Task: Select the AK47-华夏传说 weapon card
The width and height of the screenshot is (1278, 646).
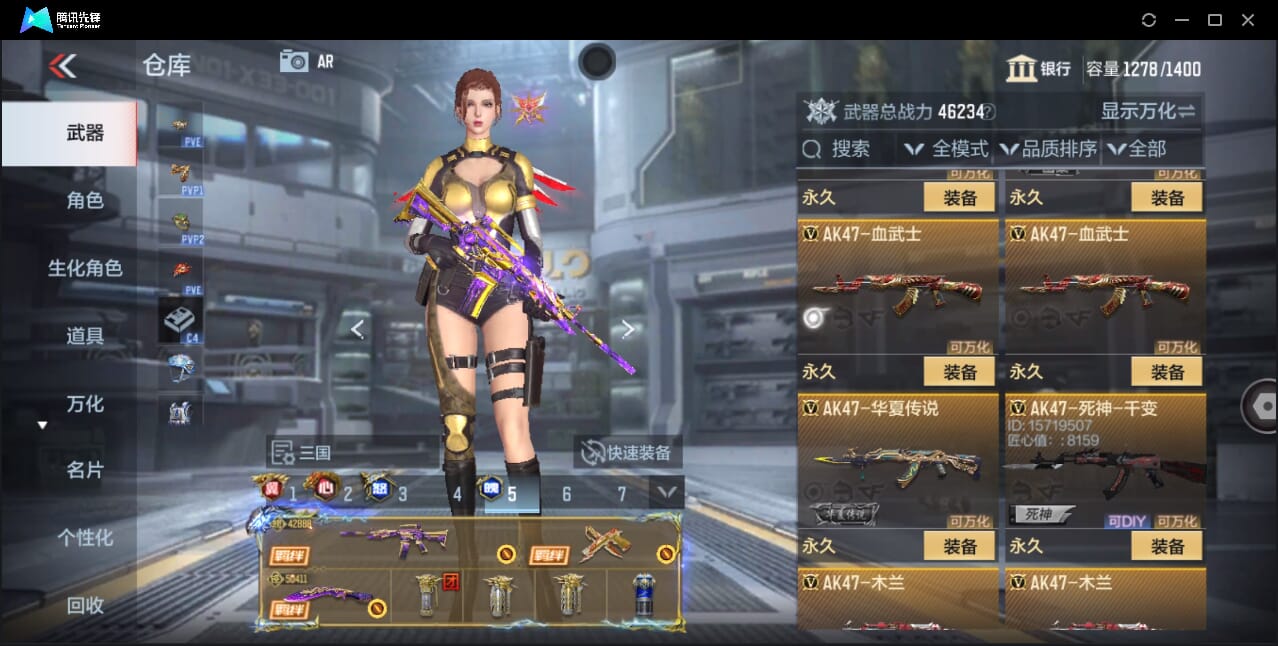Action: (x=898, y=461)
